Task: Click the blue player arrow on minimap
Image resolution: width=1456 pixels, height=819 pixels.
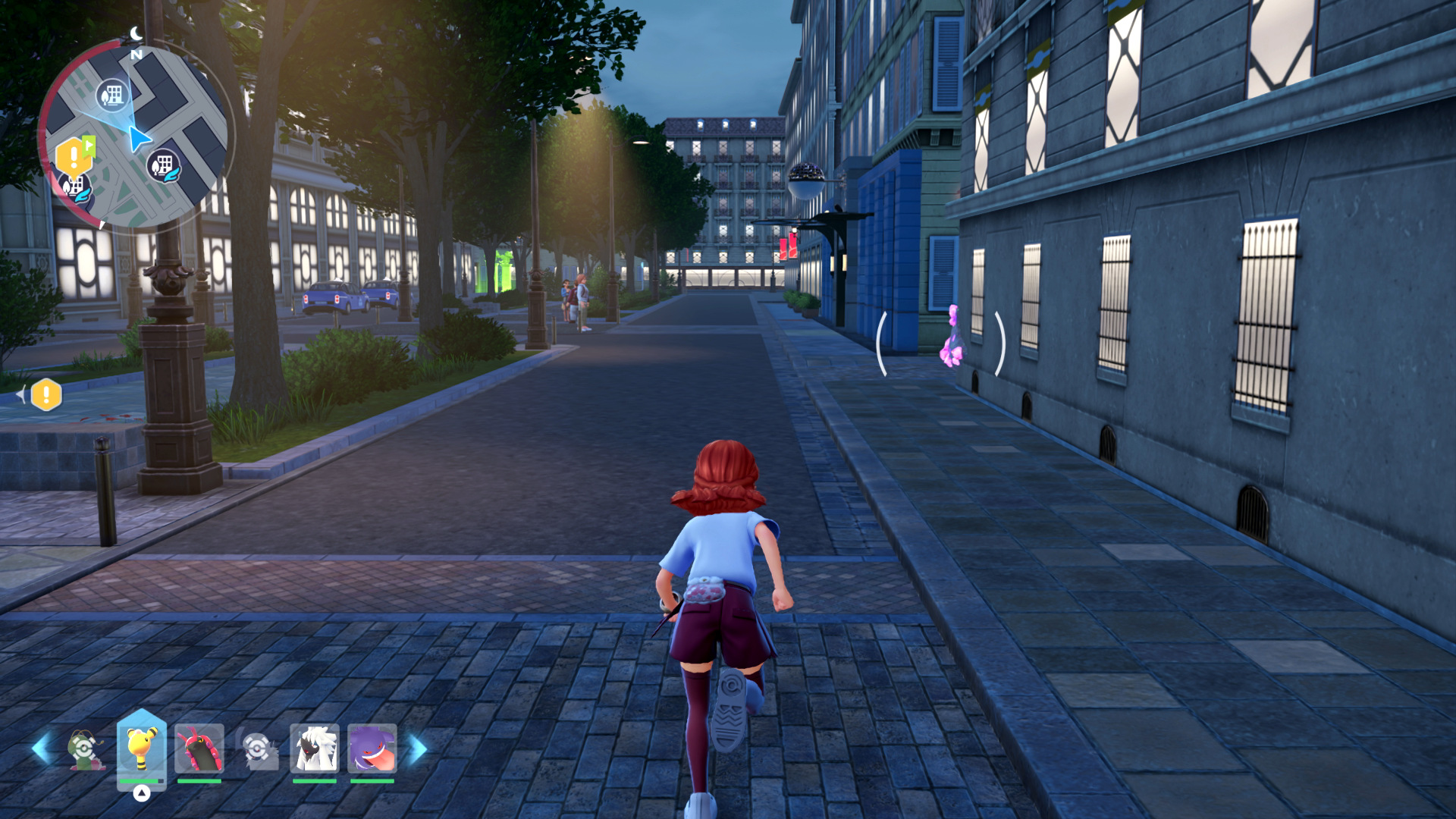Action: [139, 139]
